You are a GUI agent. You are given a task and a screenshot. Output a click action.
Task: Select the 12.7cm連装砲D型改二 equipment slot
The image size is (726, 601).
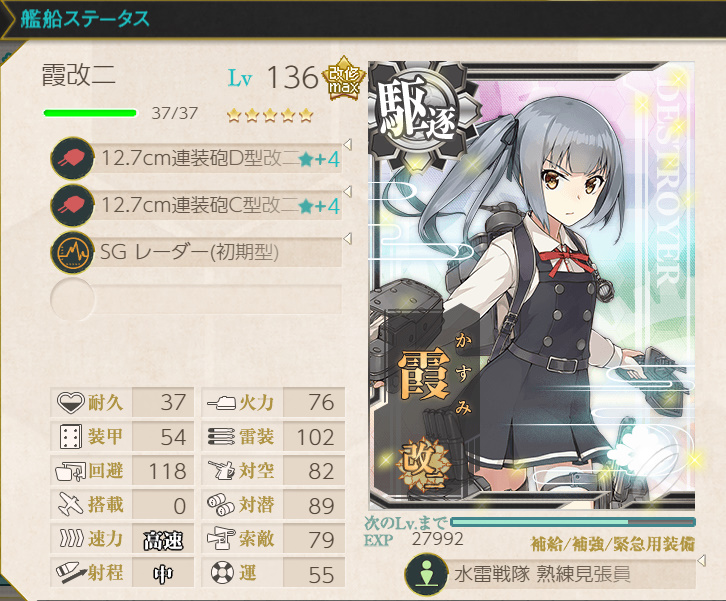(198, 158)
